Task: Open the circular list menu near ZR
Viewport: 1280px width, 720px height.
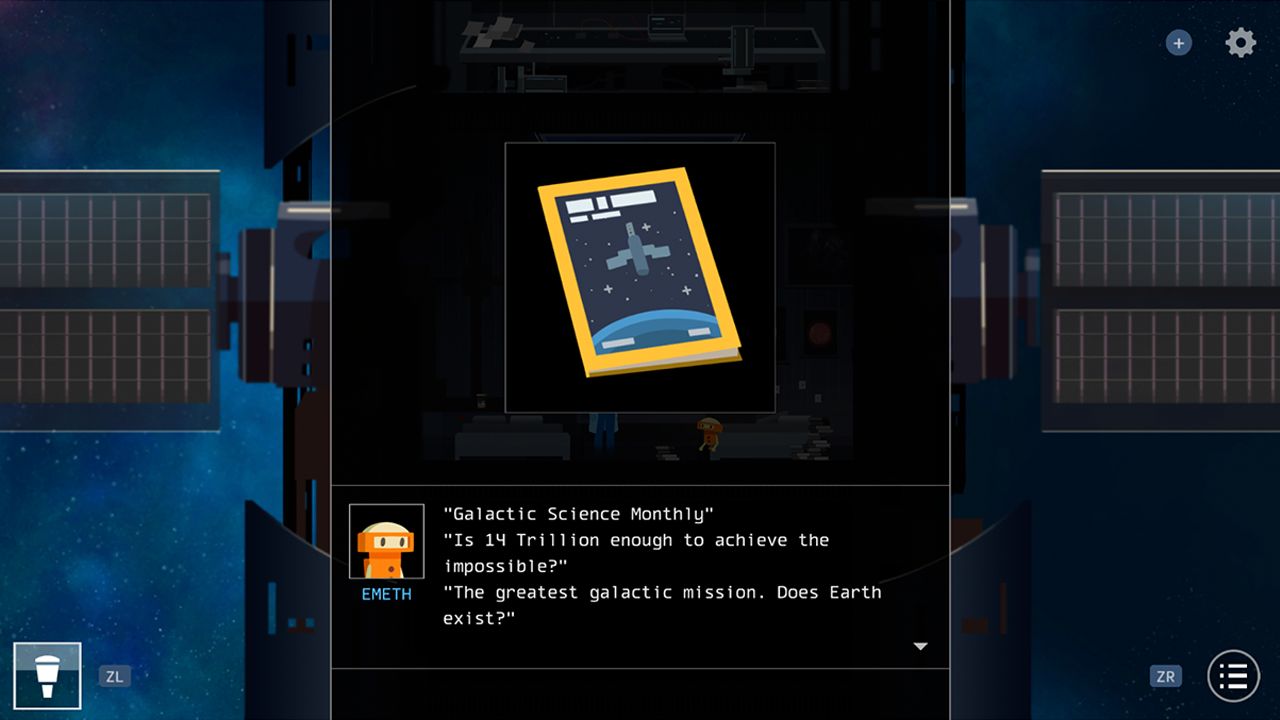Action: 1232,676
